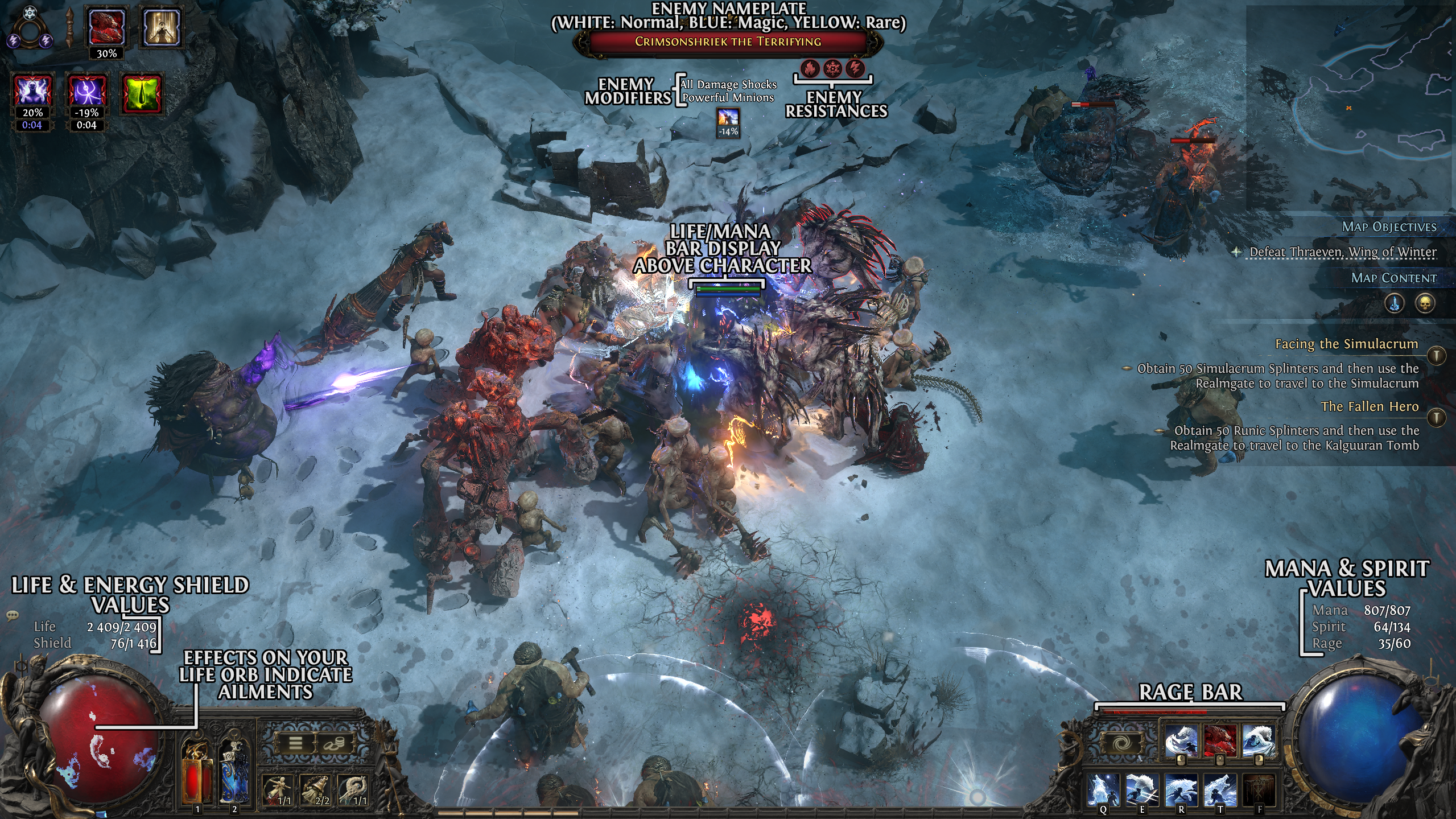Open the minimap overlay
This screenshot has height=819, width=1456.
[1350, 108]
